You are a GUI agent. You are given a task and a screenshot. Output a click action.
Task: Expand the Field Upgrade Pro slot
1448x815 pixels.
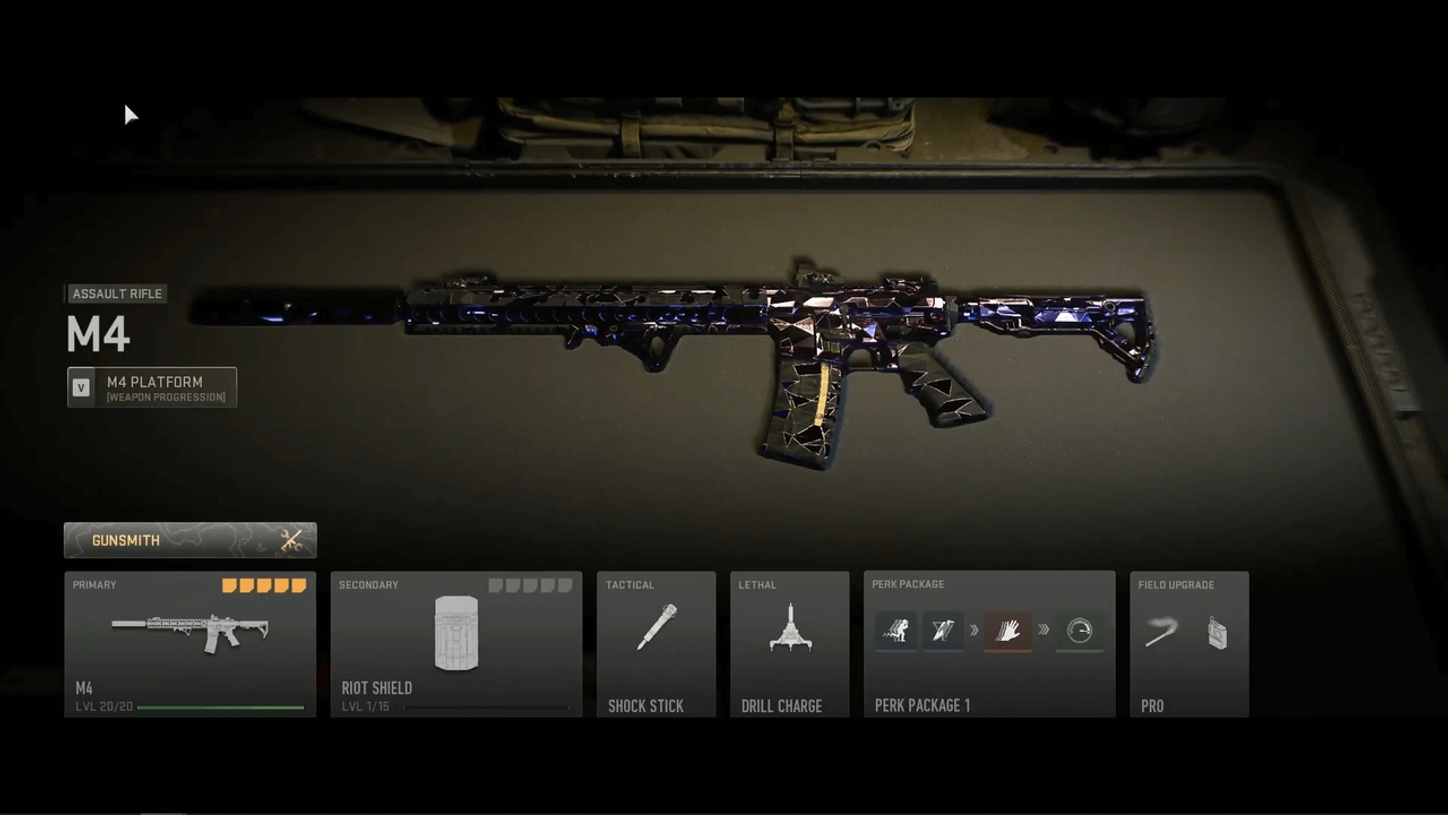click(x=1188, y=645)
